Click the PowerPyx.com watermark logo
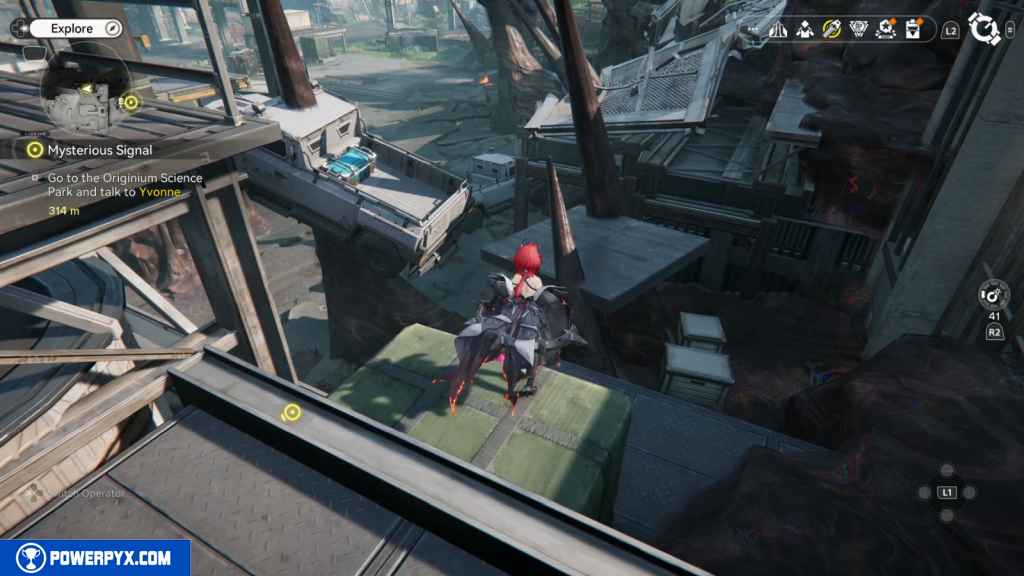Screen dimensions: 1024x576 [x=95, y=558]
